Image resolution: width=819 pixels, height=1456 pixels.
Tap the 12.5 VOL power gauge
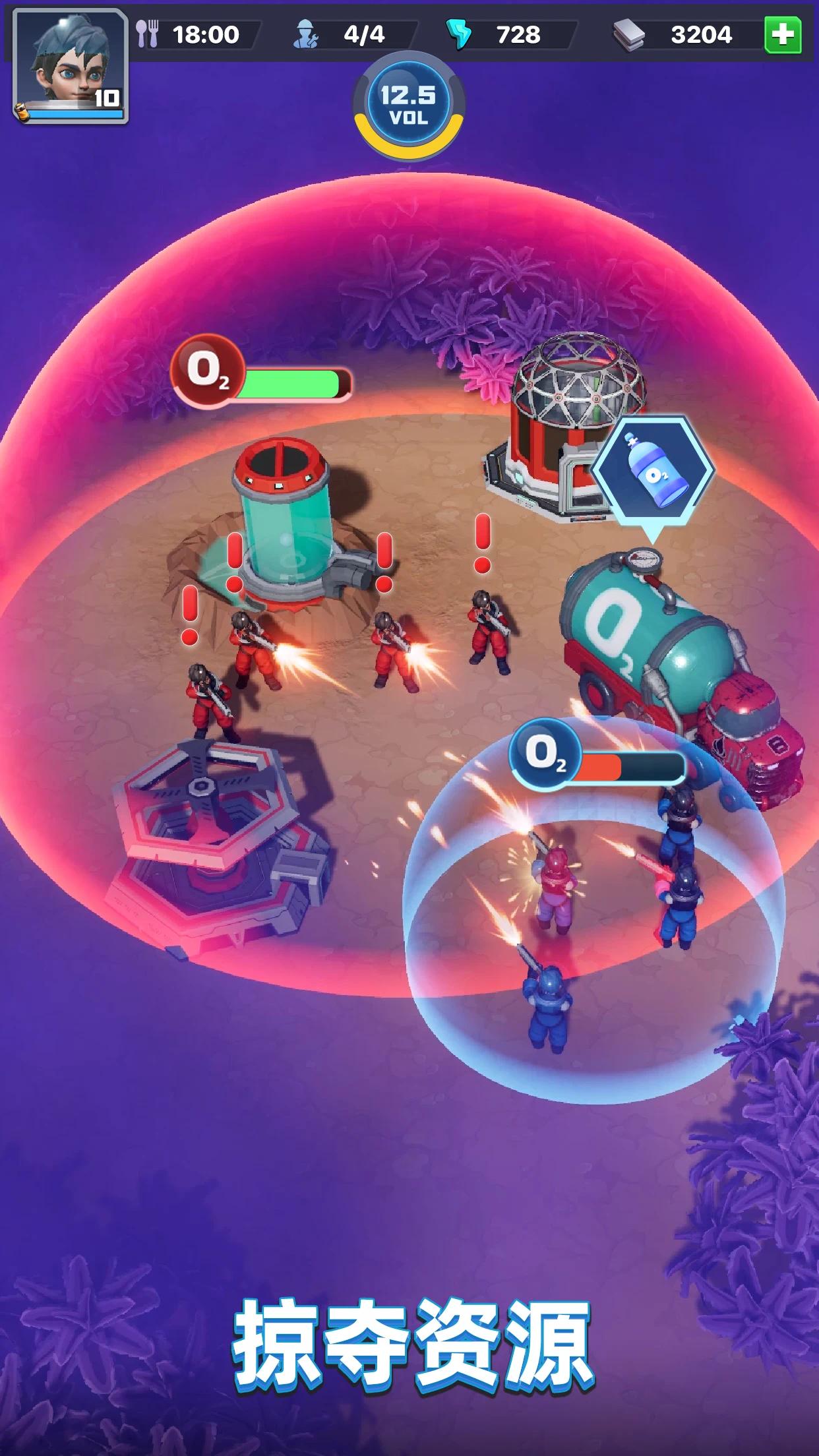[x=409, y=107]
